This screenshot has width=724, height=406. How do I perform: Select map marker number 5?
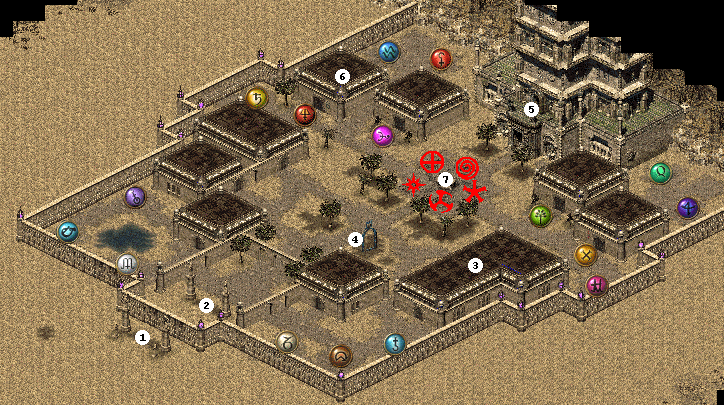pos(532,108)
